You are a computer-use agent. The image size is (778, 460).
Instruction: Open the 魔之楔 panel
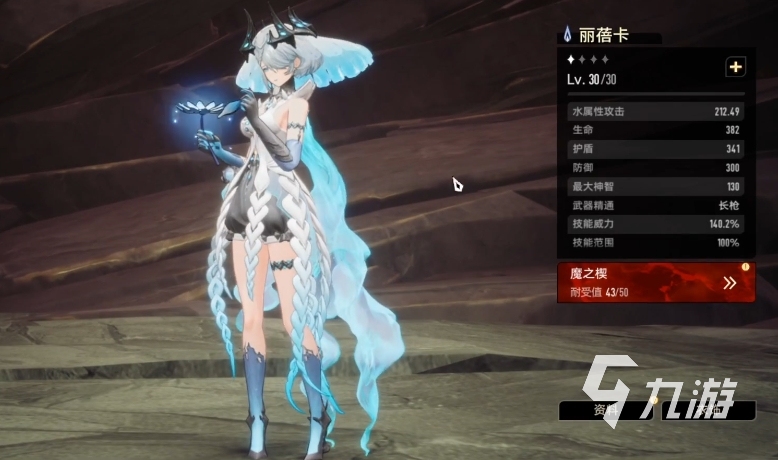[656, 283]
